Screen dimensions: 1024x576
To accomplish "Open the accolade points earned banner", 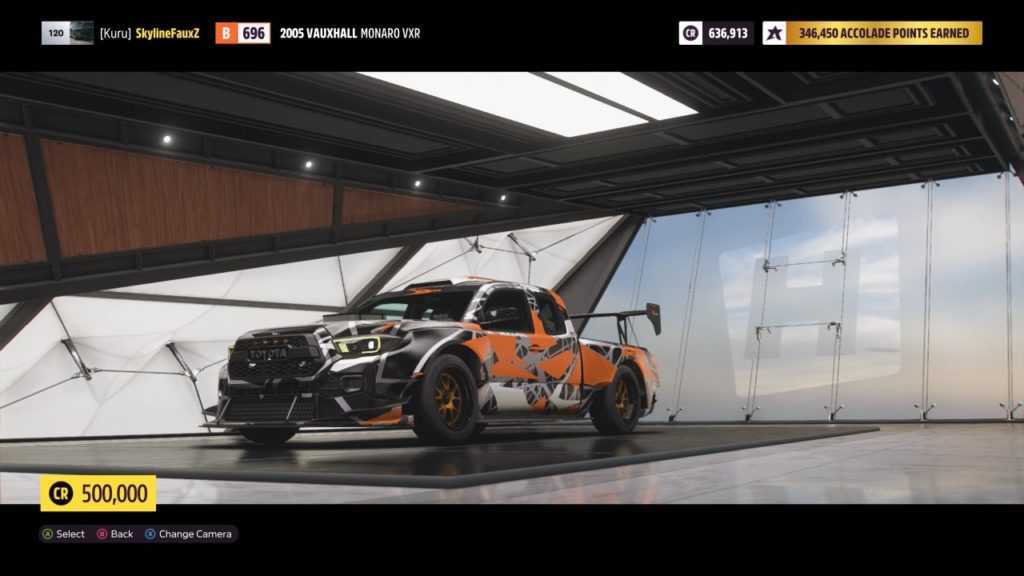I will coord(883,33).
